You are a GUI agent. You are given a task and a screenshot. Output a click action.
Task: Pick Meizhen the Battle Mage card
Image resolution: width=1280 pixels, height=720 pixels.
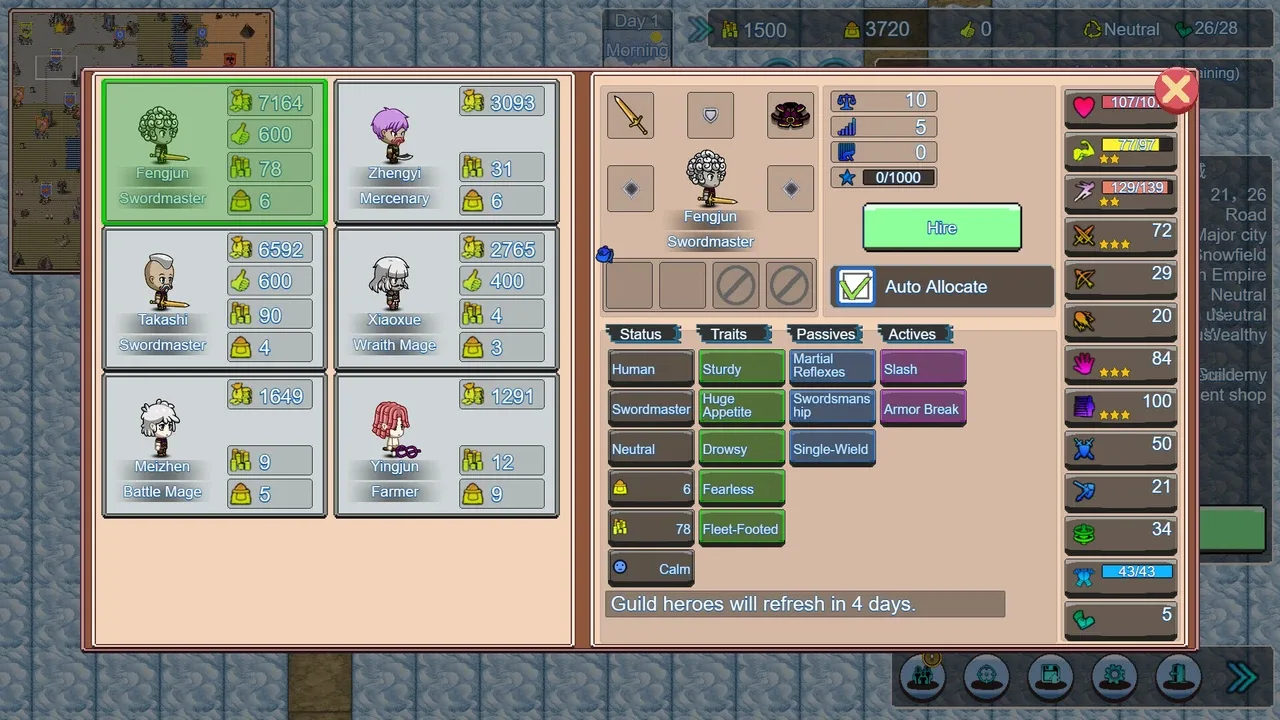click(x=214, y=445)
